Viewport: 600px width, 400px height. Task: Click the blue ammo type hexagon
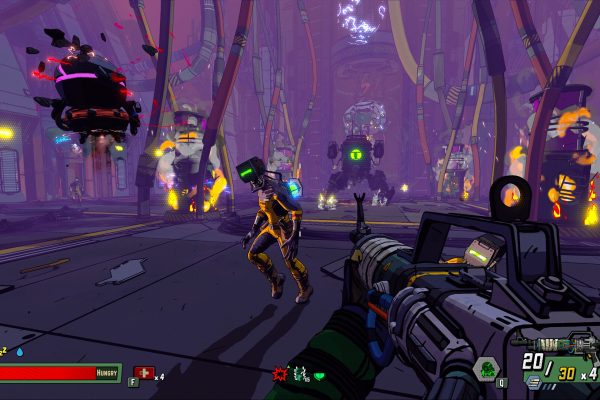pyautogui.click(x=533, y=380)
